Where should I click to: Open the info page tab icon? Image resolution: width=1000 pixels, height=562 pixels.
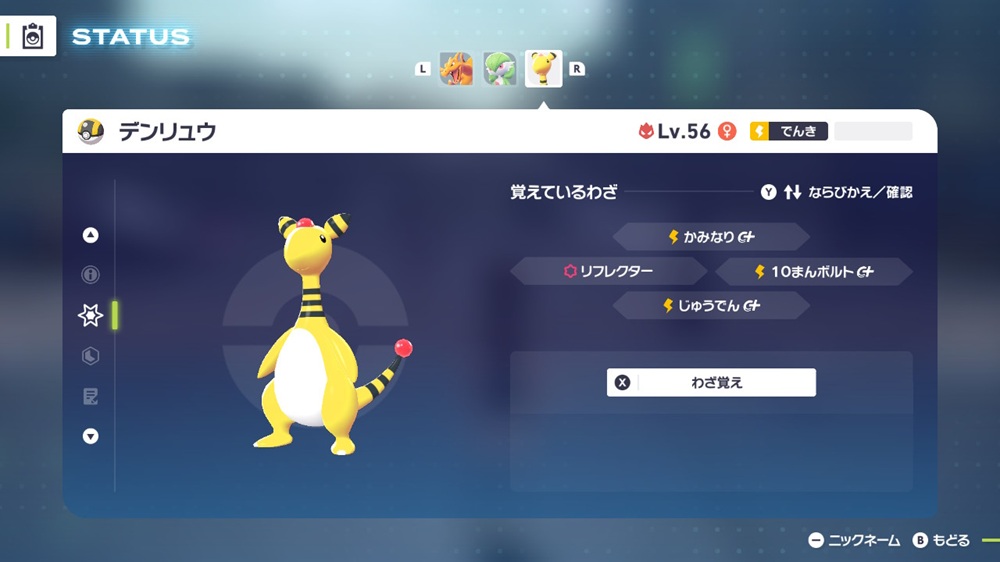point(91,275)
